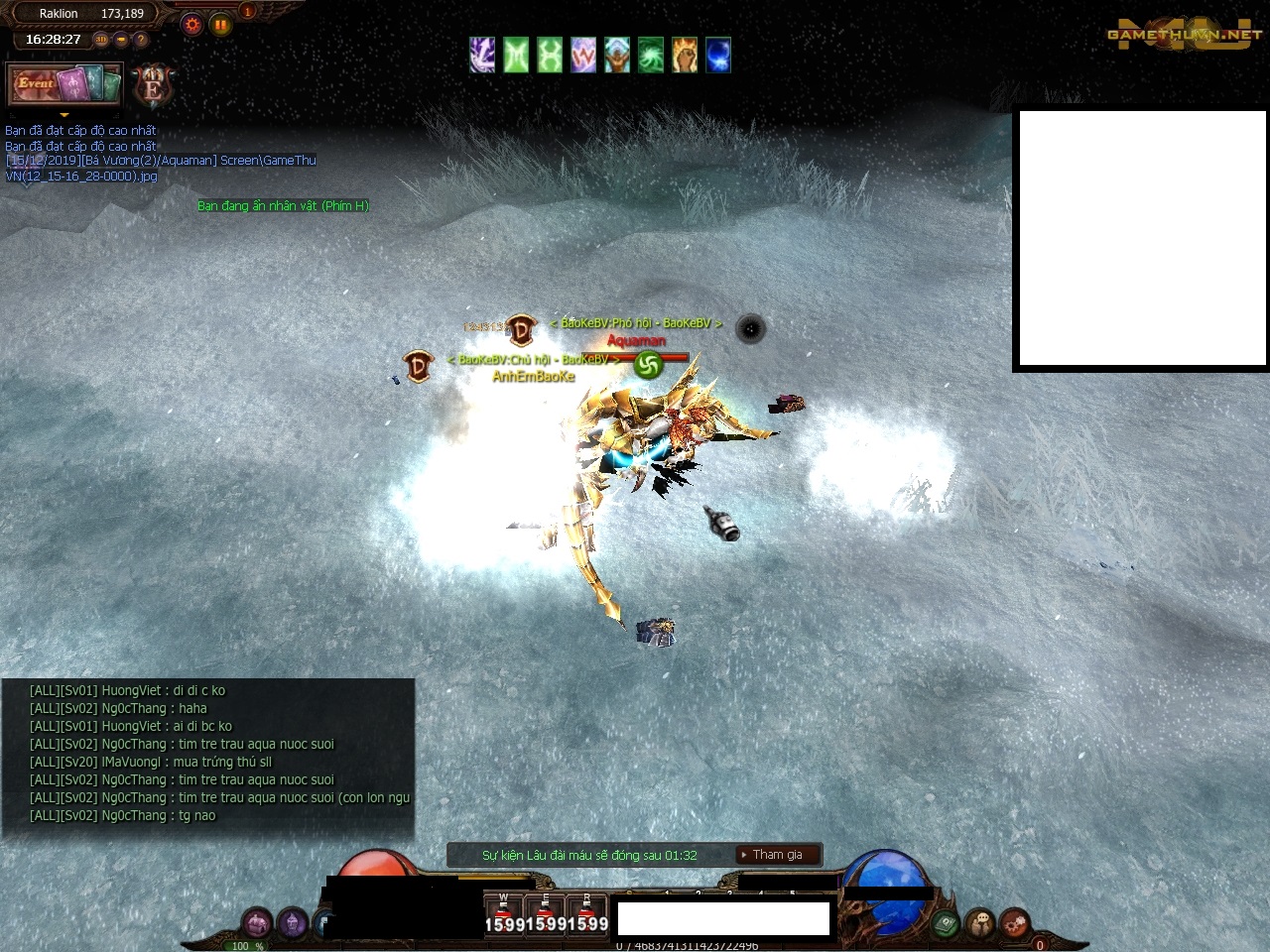Toggle the 3D view button beside the clock
The width and height of the screenshot is (1270, 952).
point(101,40)
